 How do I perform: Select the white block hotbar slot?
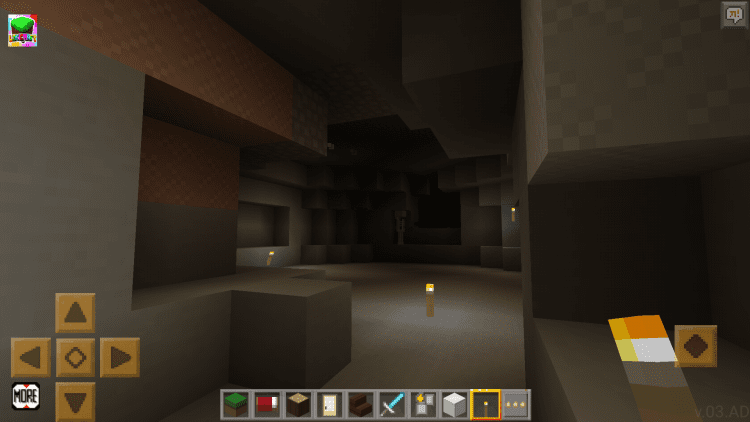click(454, 404)
